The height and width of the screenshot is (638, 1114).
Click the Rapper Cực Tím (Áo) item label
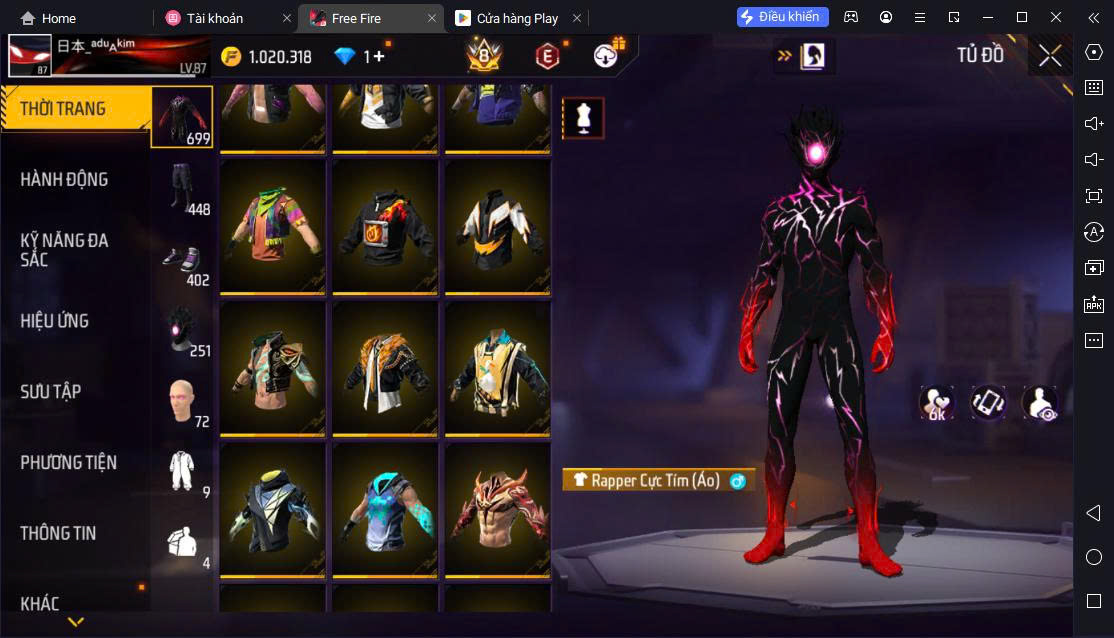coord(657,481)
